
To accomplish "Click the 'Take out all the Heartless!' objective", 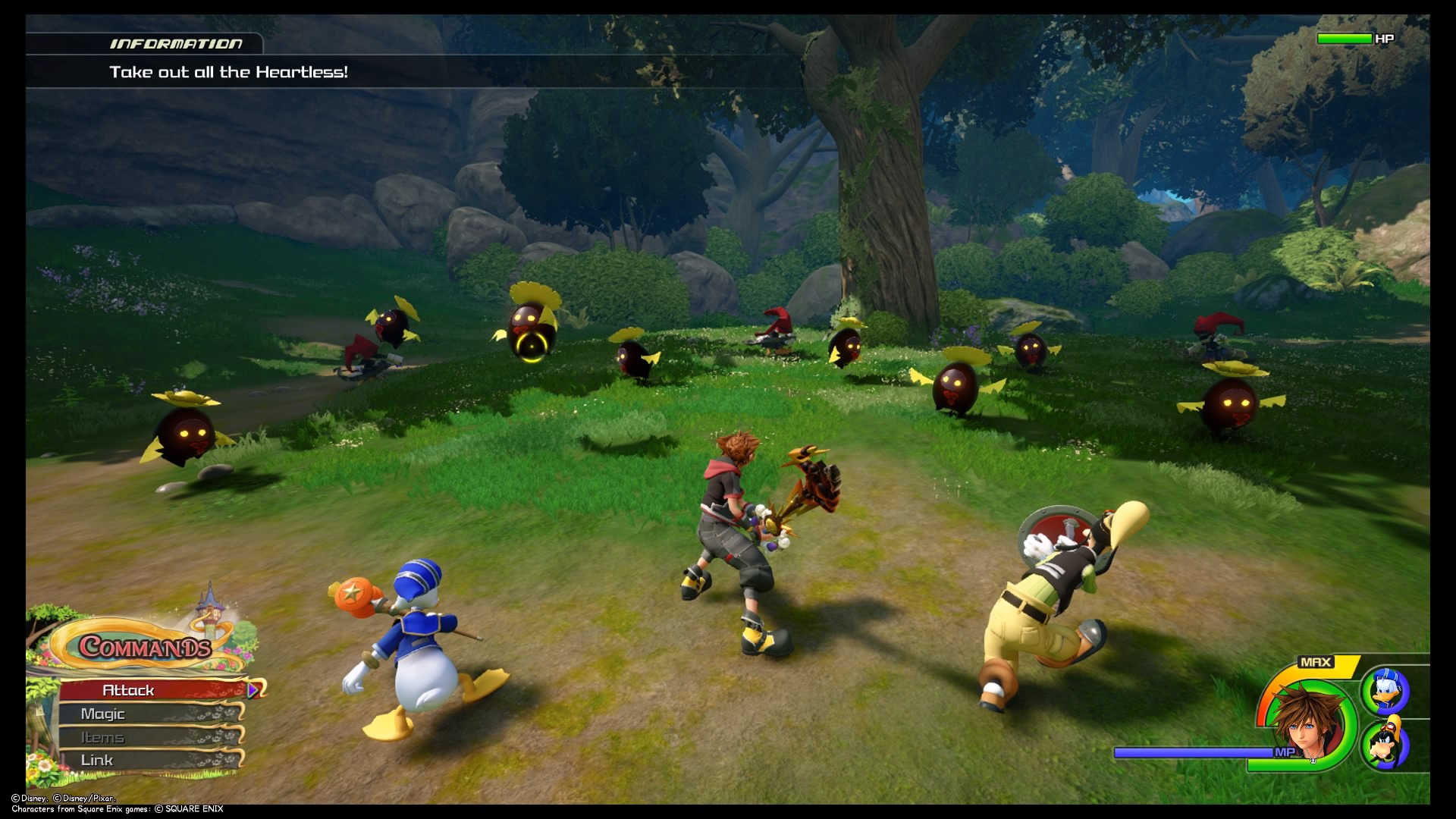I will click(227, 73).
